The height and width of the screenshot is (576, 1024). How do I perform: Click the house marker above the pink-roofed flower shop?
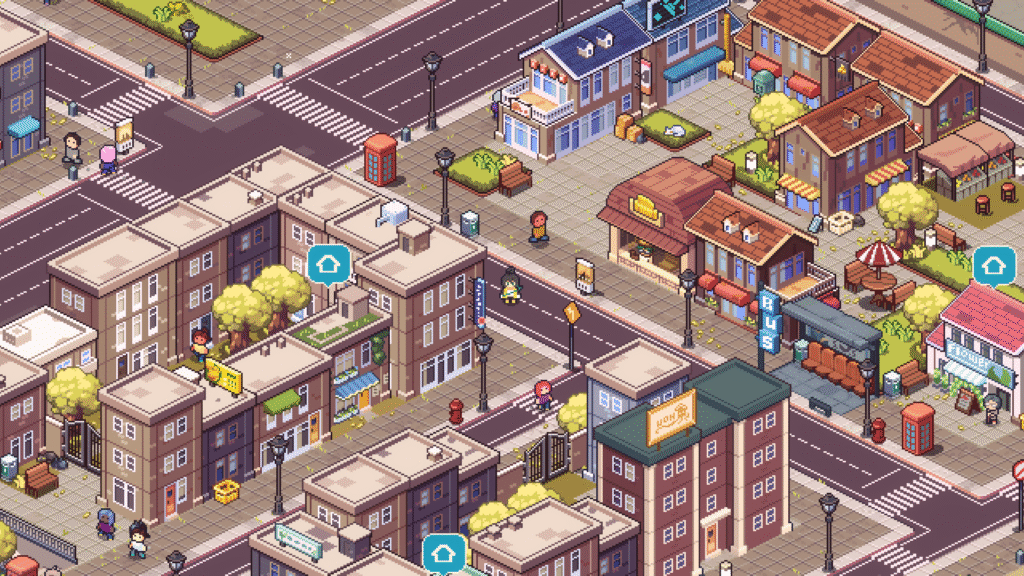tap(993, 266)
